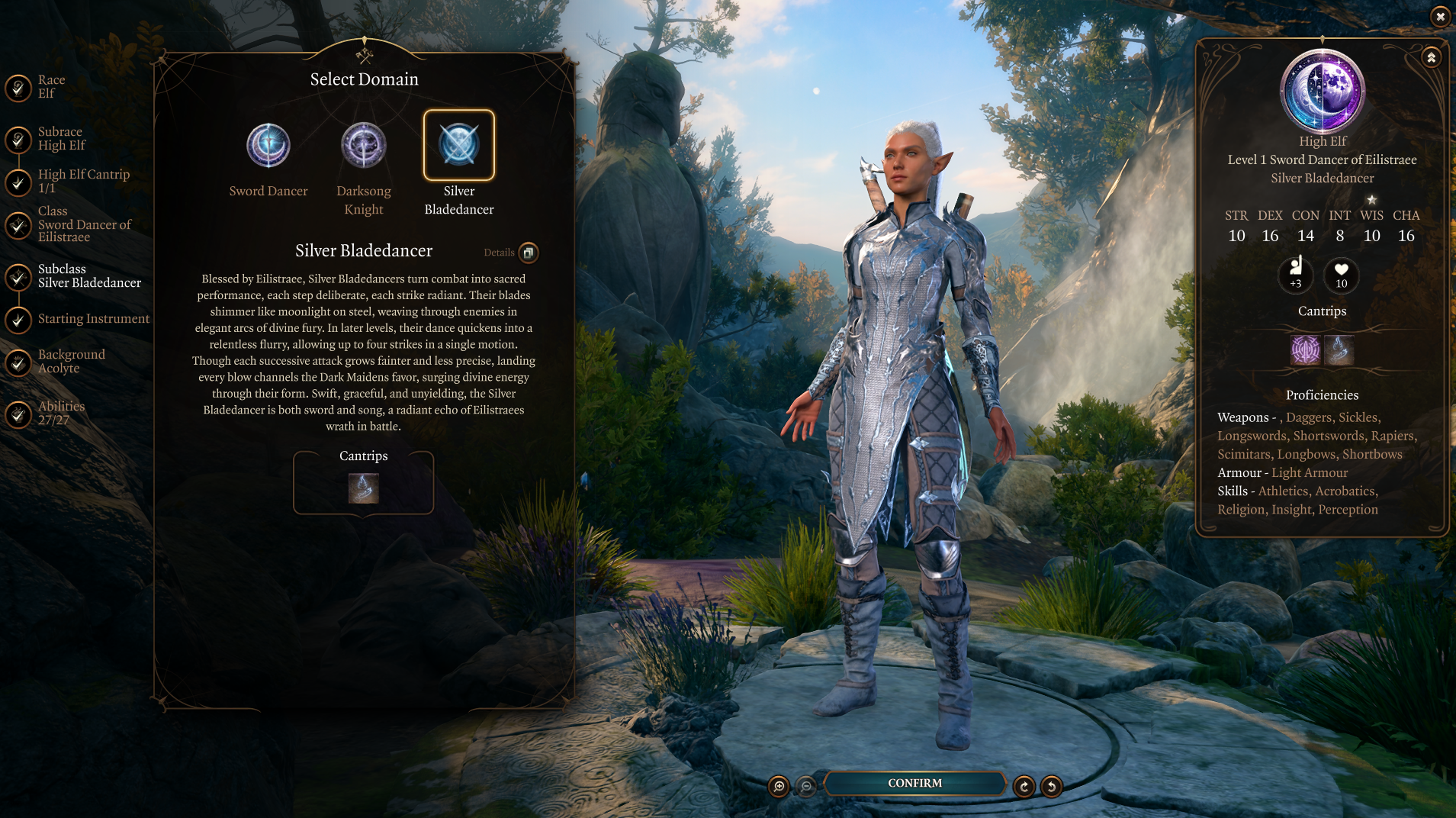The width and height of the screenshot is (1456, 818).
Task: Open the Subrace High Elf step
Action: [61, 139]
